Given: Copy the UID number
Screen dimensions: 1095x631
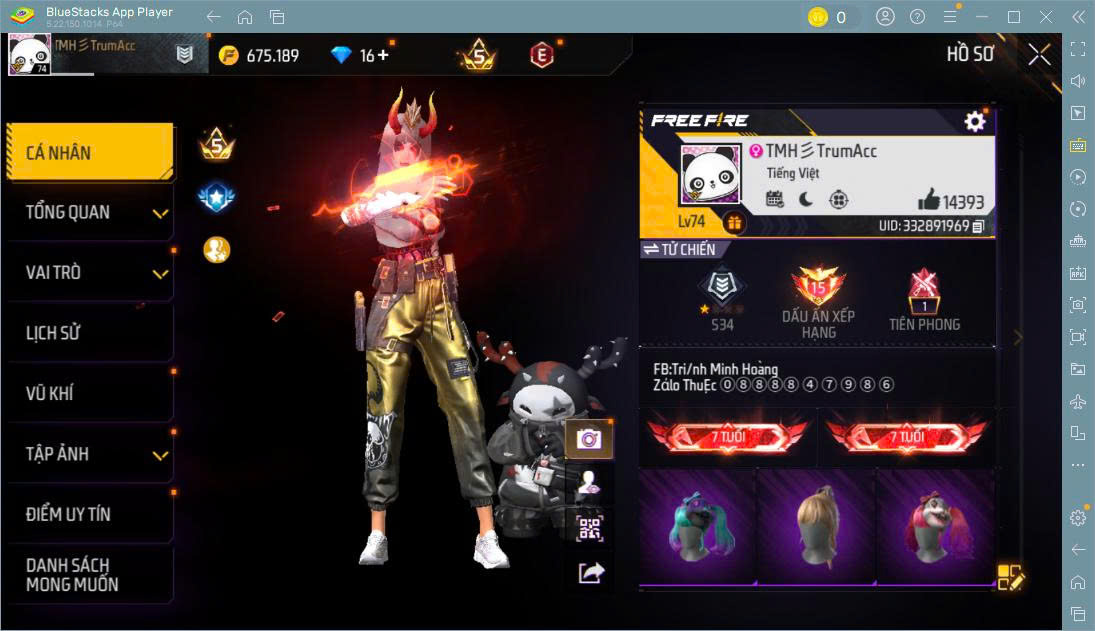Looking at the screenshot, I should pyautogui.click(x=978, y=227).
